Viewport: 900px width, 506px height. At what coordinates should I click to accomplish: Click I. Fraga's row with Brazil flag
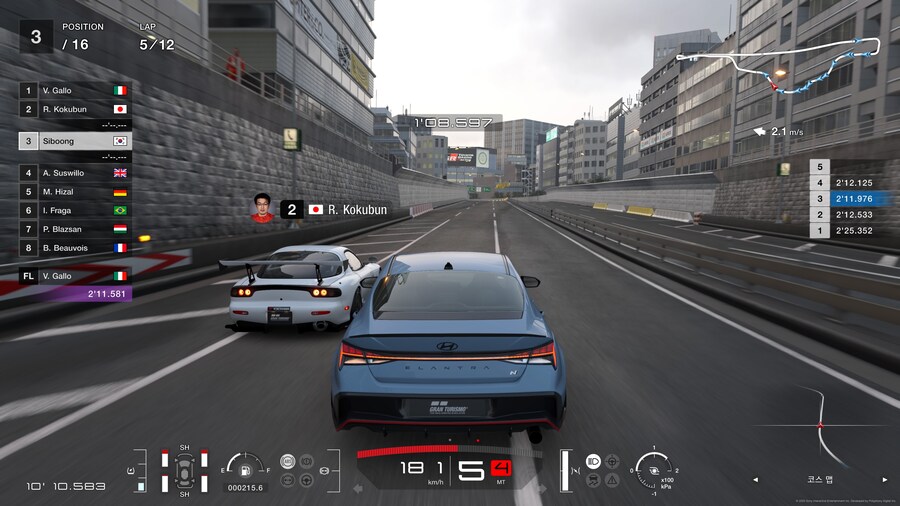[x=75, y=210]
